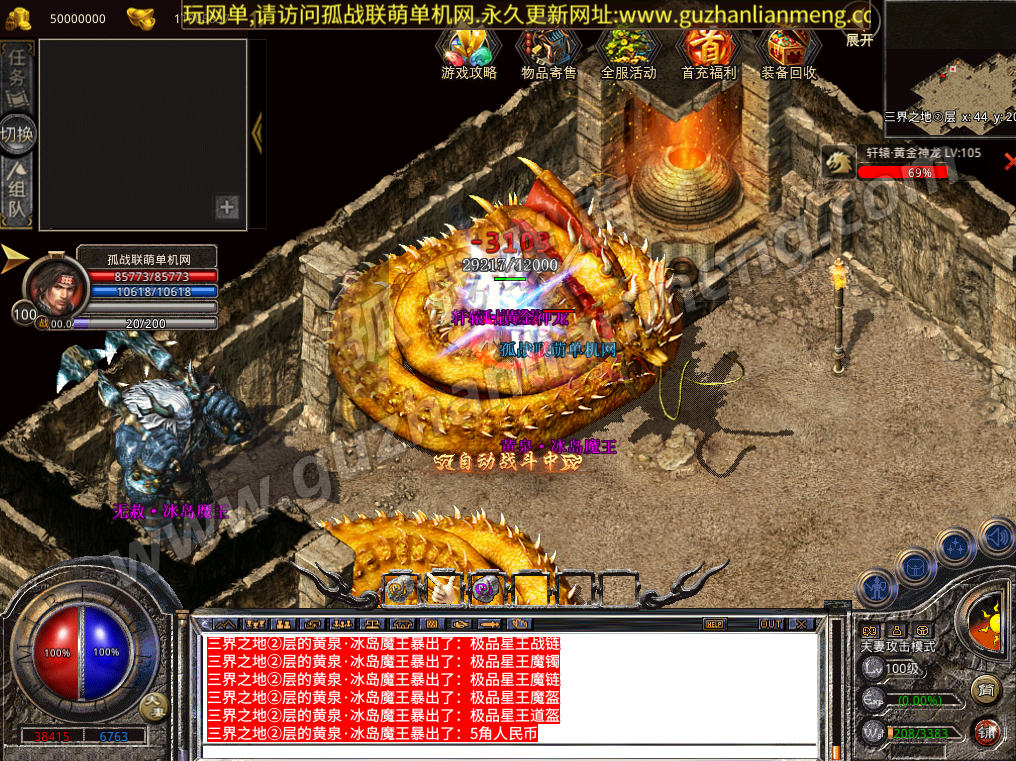This screenshot has width=1016, height=761.
Task: Open the 首充福利 first-recharge rewards
Action: click(708, 54)
